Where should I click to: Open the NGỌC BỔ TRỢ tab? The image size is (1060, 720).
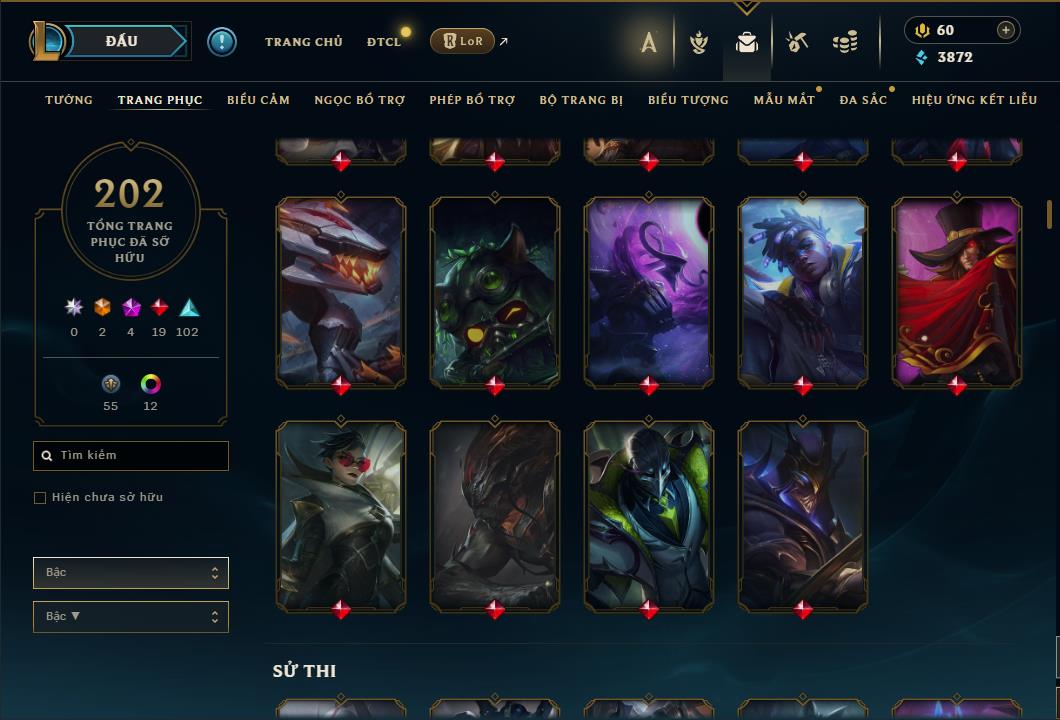359,100
